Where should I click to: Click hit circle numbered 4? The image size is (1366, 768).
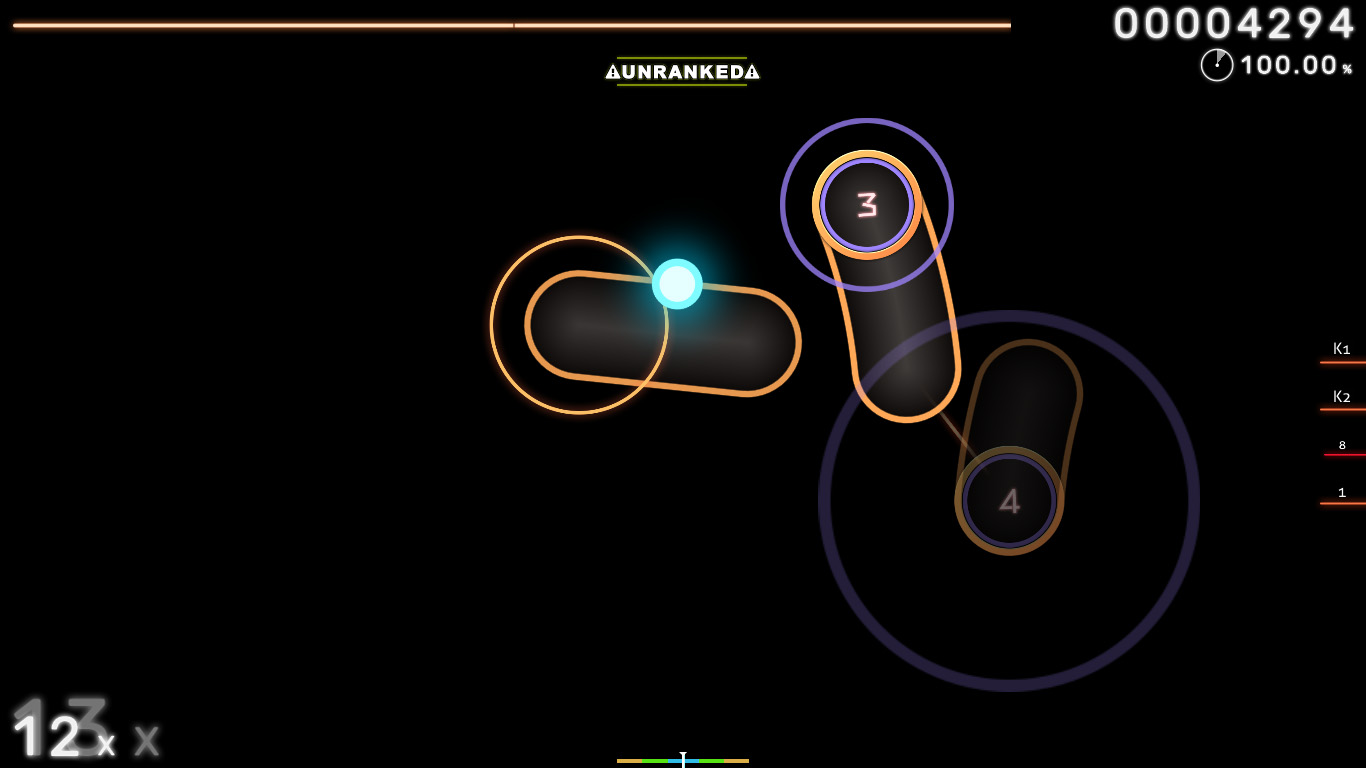1010,502
